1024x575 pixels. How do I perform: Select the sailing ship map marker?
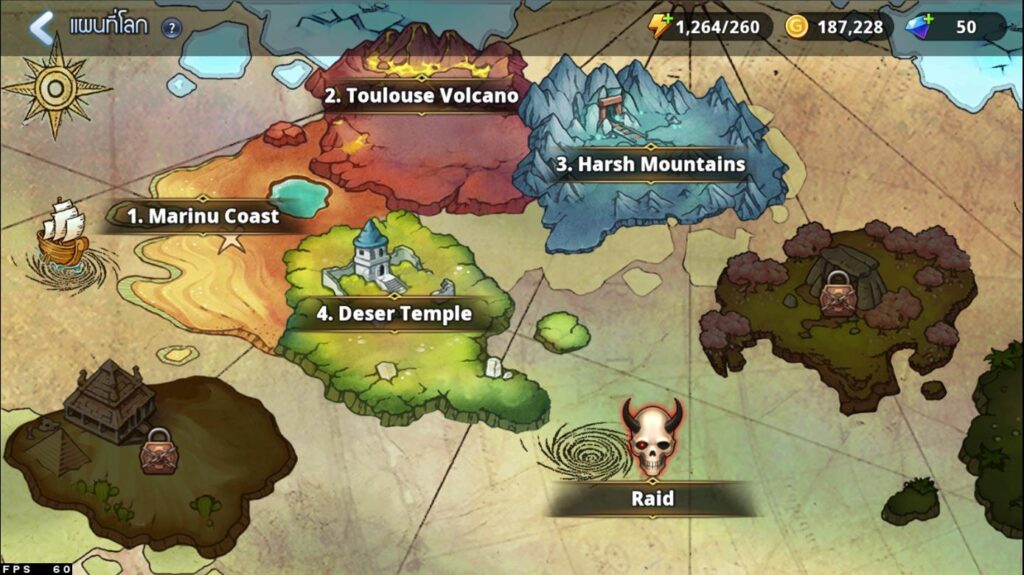[63, 234]
